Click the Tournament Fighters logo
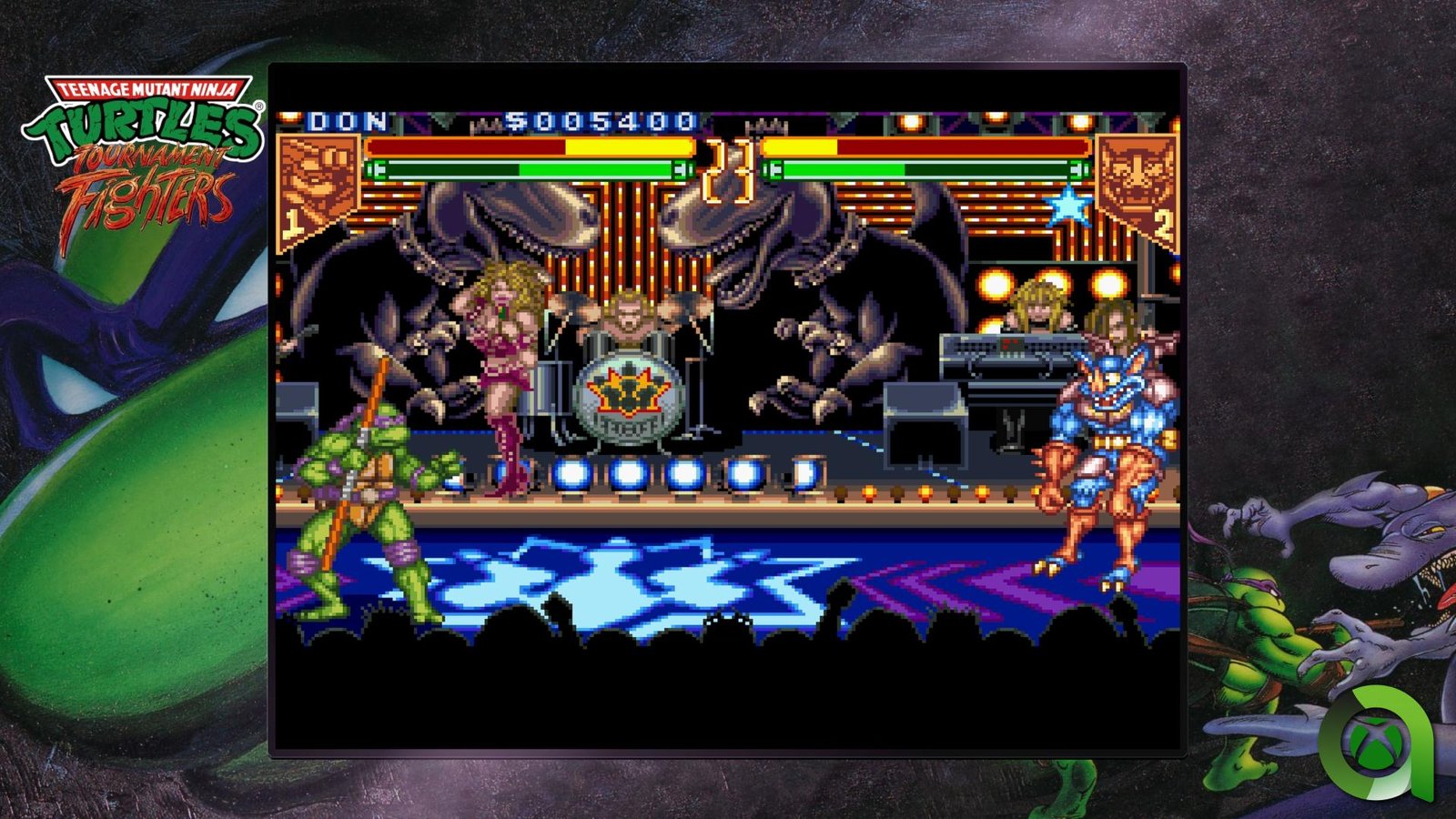Image resolution: width=1456 pixels, height=819 pixels. (144, 159)
